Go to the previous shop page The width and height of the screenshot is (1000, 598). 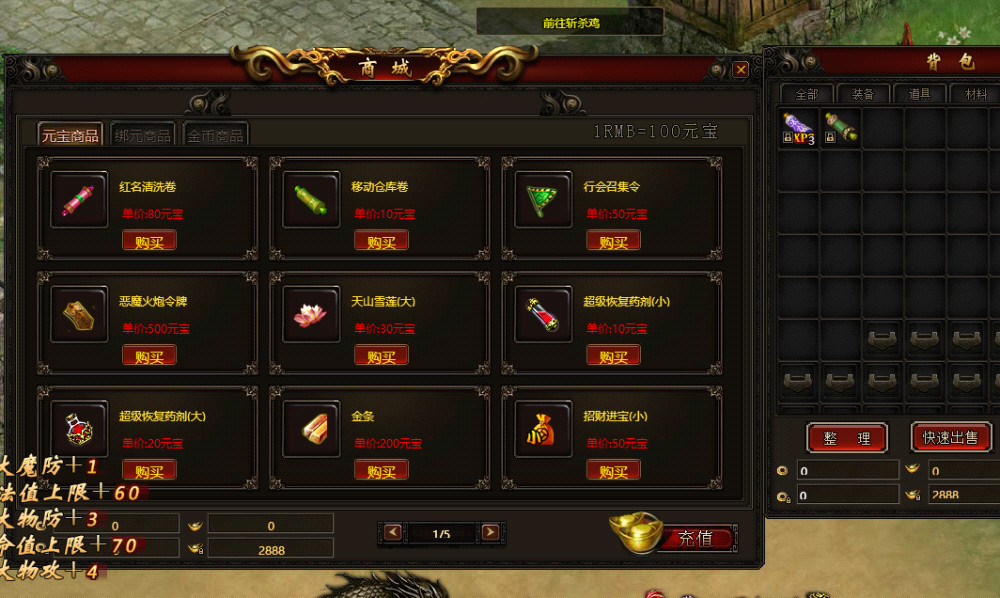[x=393, y=533]
